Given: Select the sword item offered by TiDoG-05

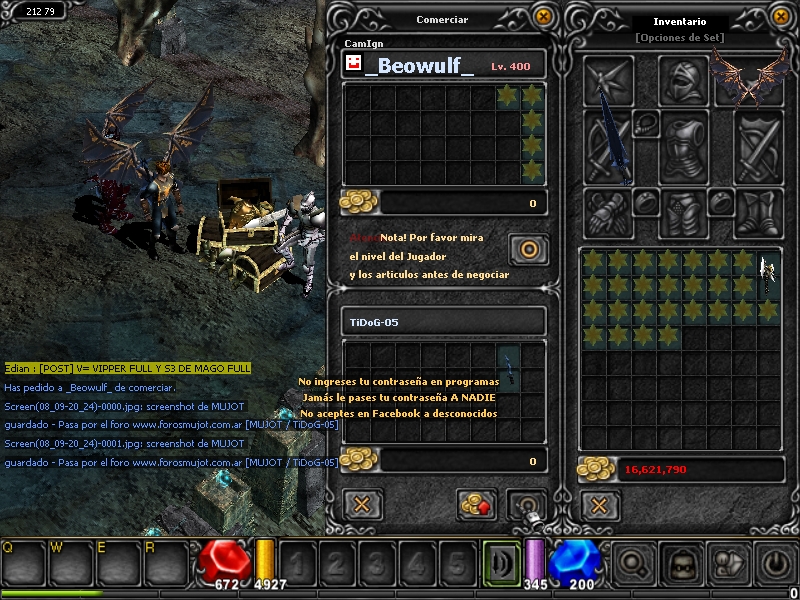Looking at the screenshot, I should pos(510,367).
